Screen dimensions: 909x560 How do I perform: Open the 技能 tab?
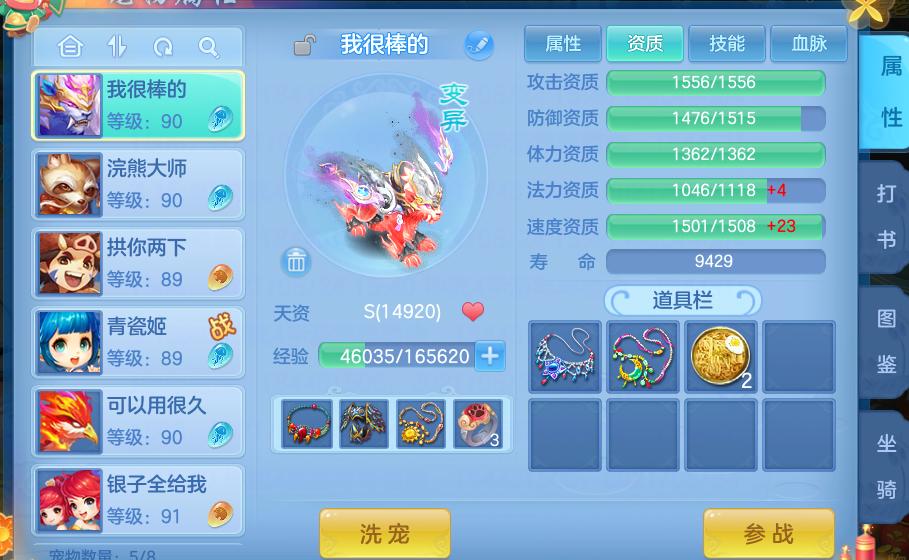click(727, 44)
